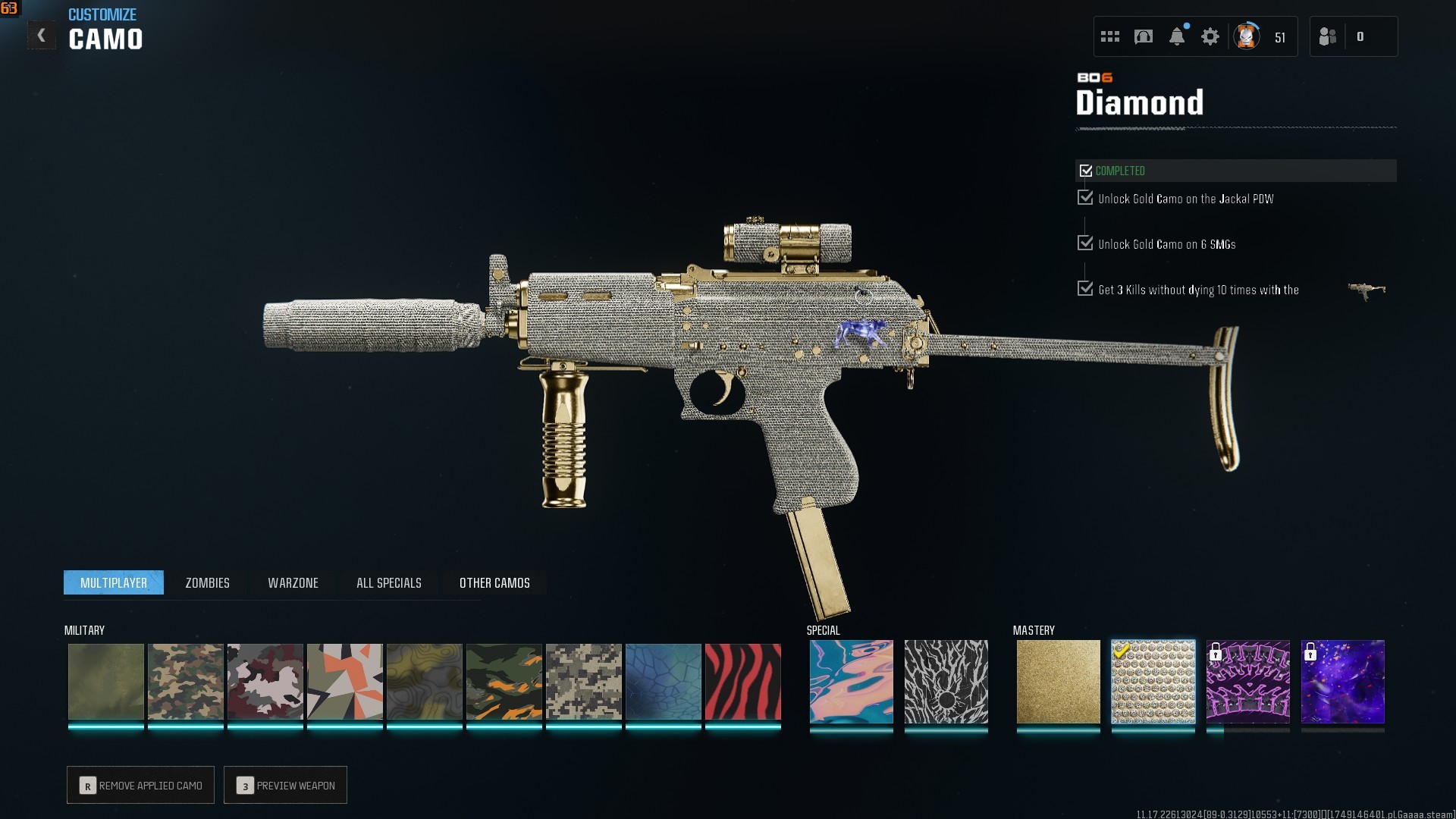Go back using the arrow button
The height and width of the screenshot is (819, 1456).
41,36
